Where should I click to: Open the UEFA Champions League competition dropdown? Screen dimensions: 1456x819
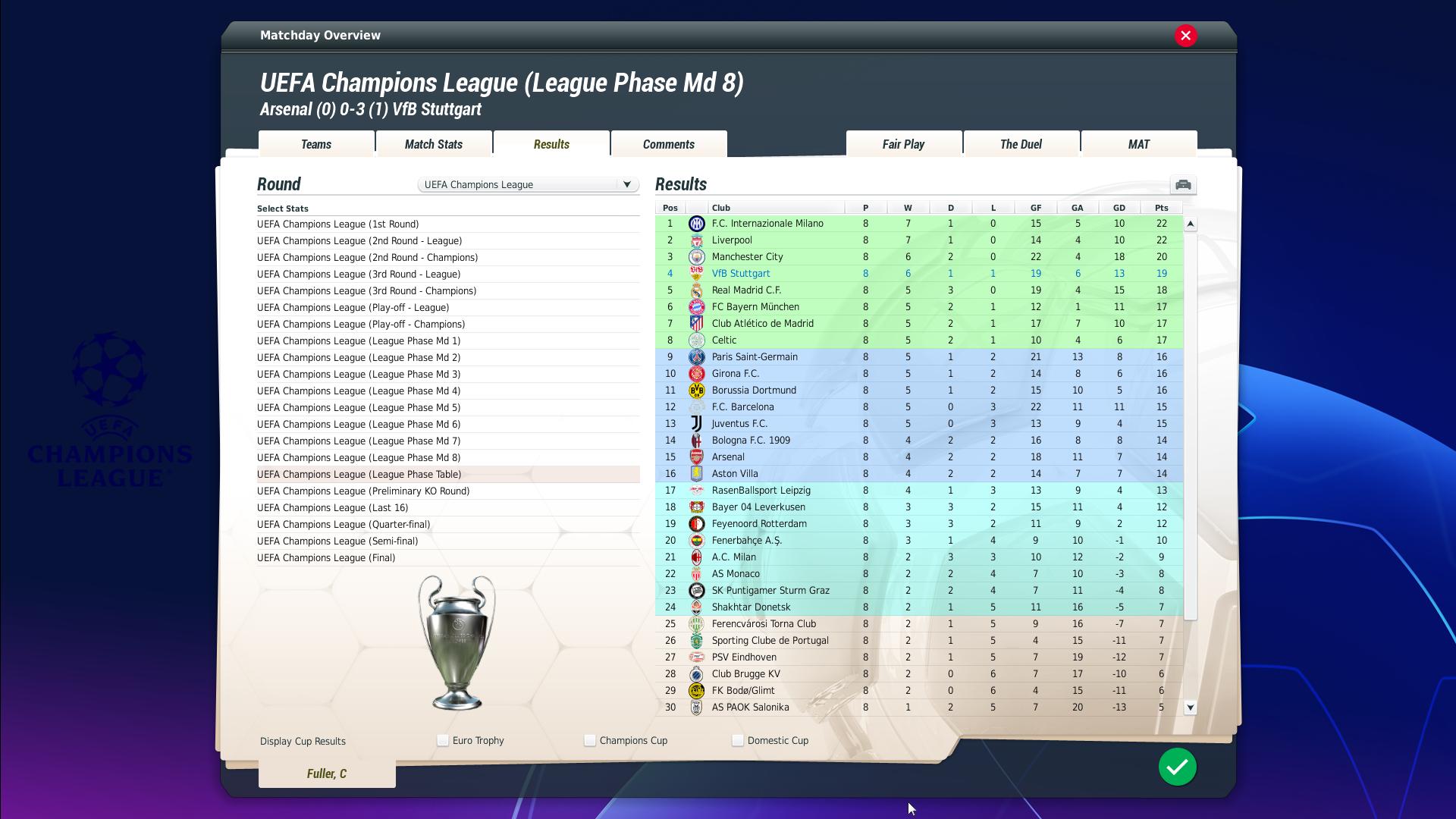(529, 184)
